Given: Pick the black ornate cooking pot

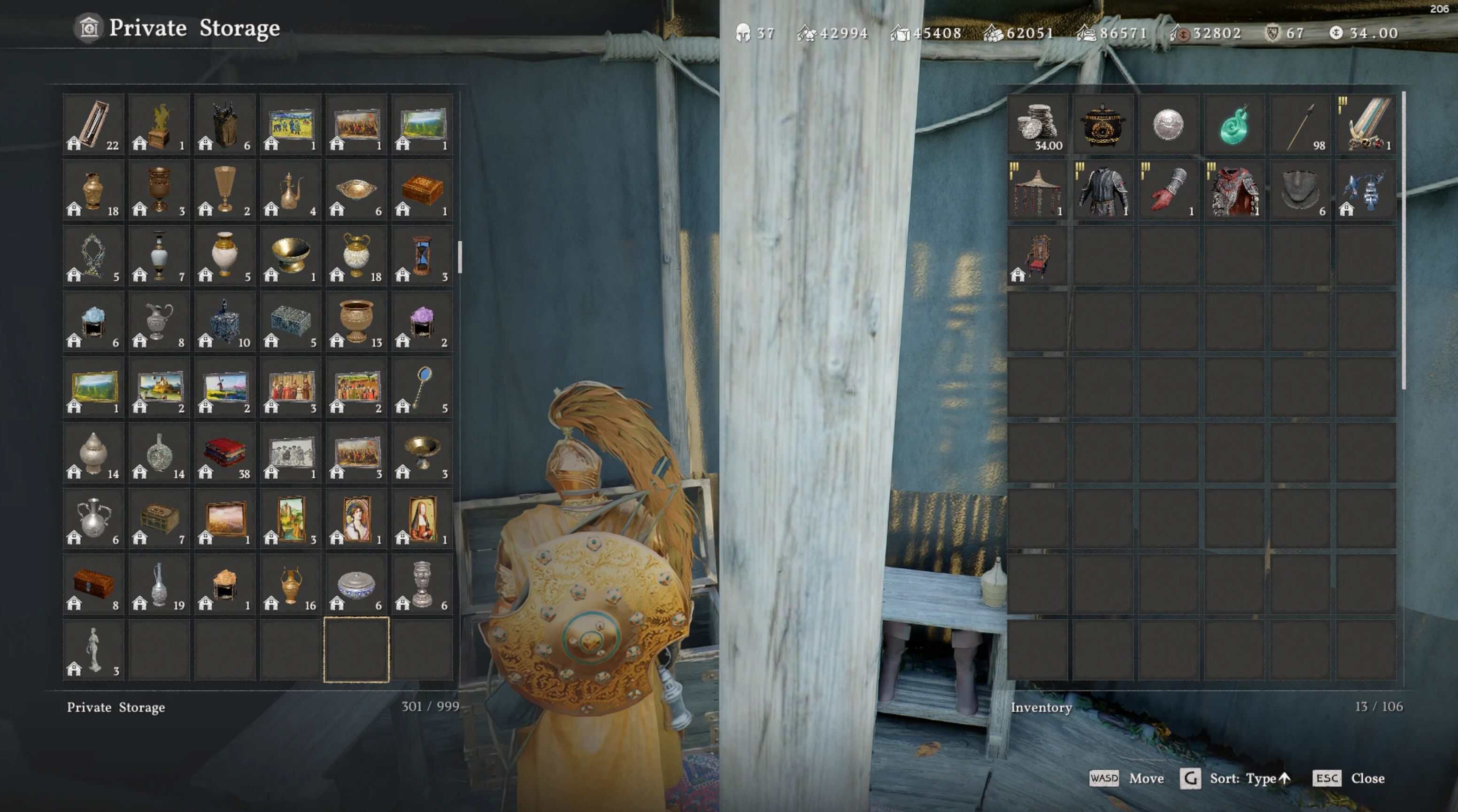Looking at the screenshot, I should (1103, 123).
